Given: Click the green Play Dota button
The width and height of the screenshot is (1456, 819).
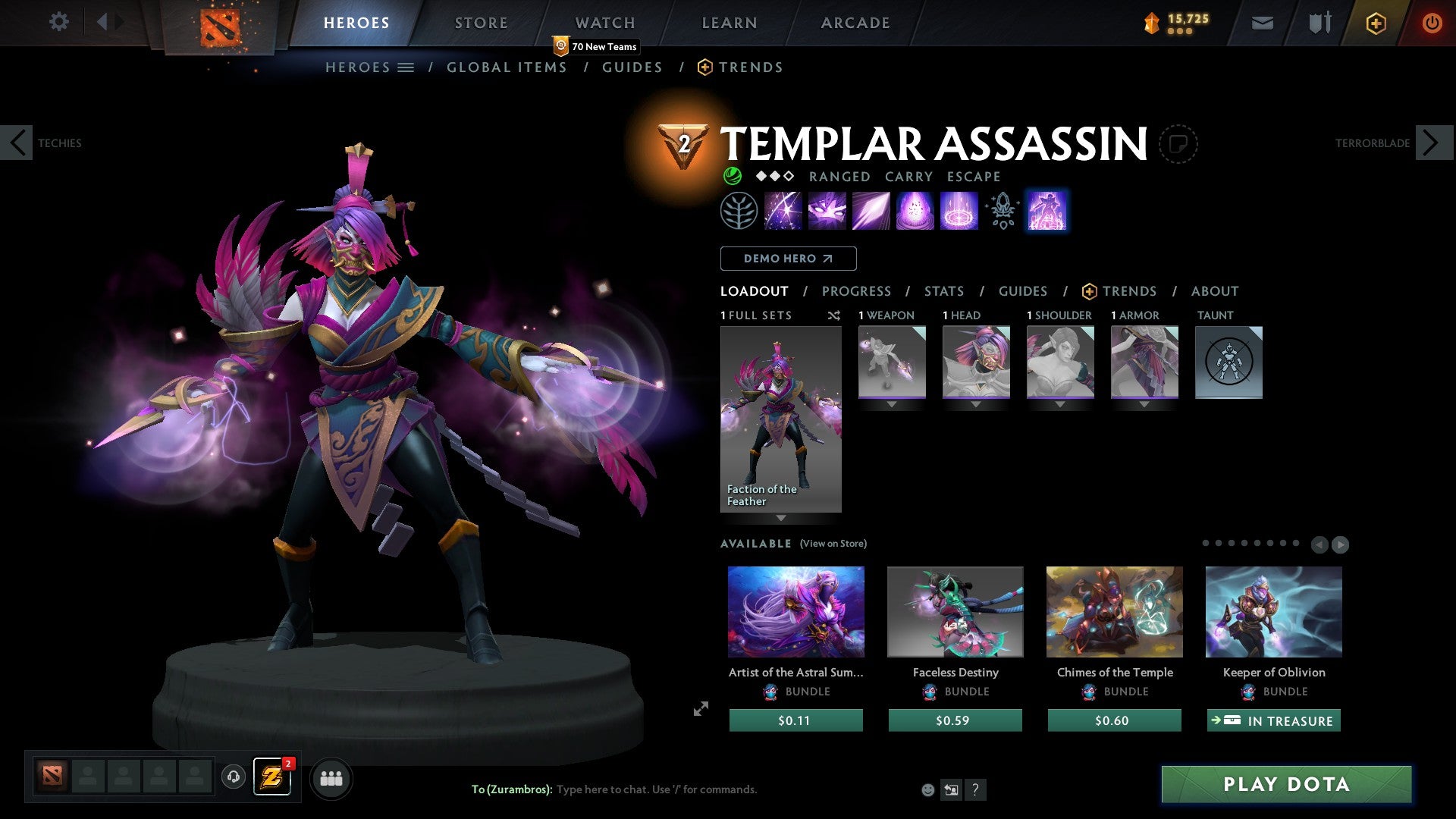Looking at the screenshot, I should tap(1286, 784).
